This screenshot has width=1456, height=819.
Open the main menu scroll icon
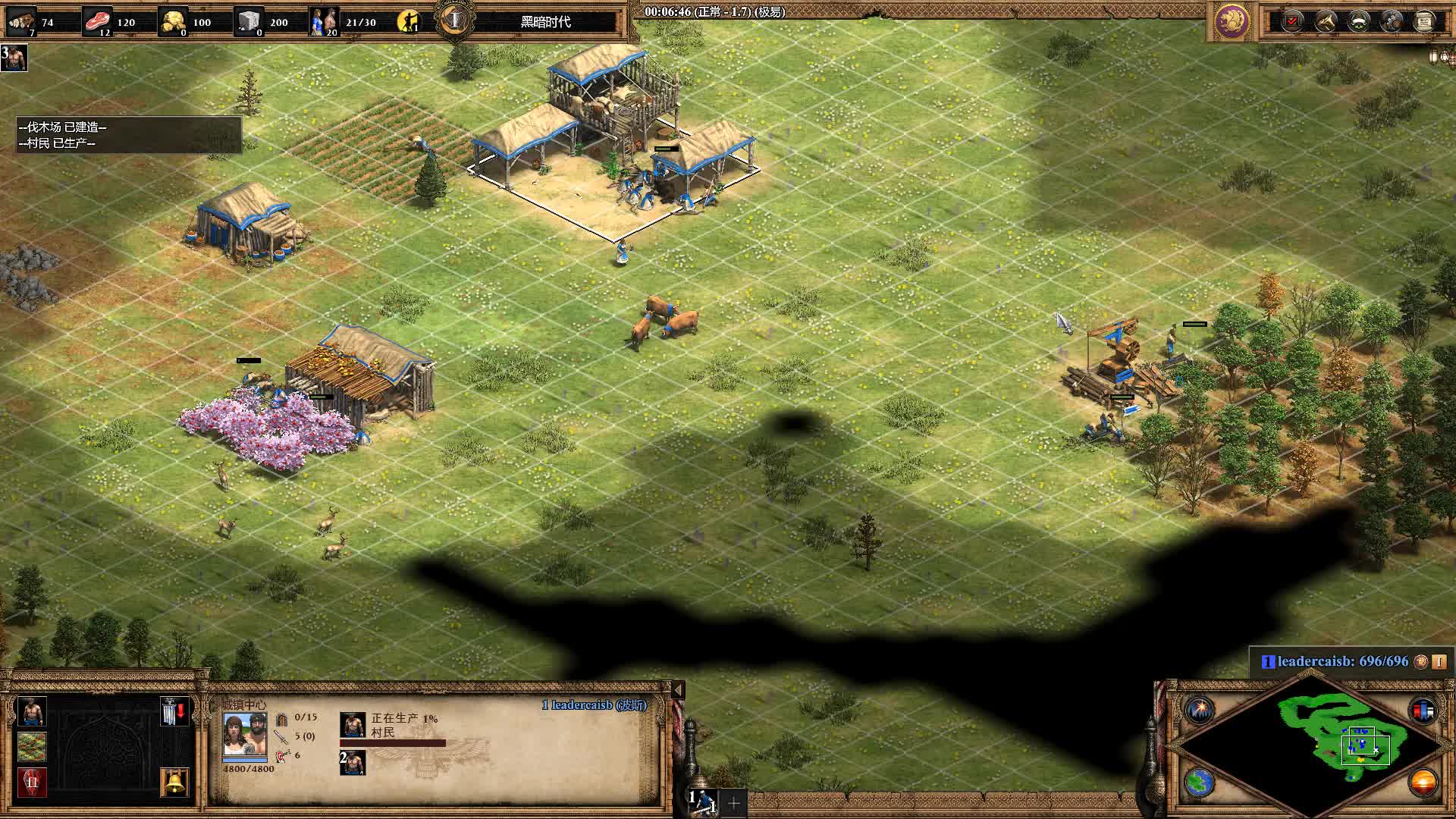click(x=1424, y=21)
